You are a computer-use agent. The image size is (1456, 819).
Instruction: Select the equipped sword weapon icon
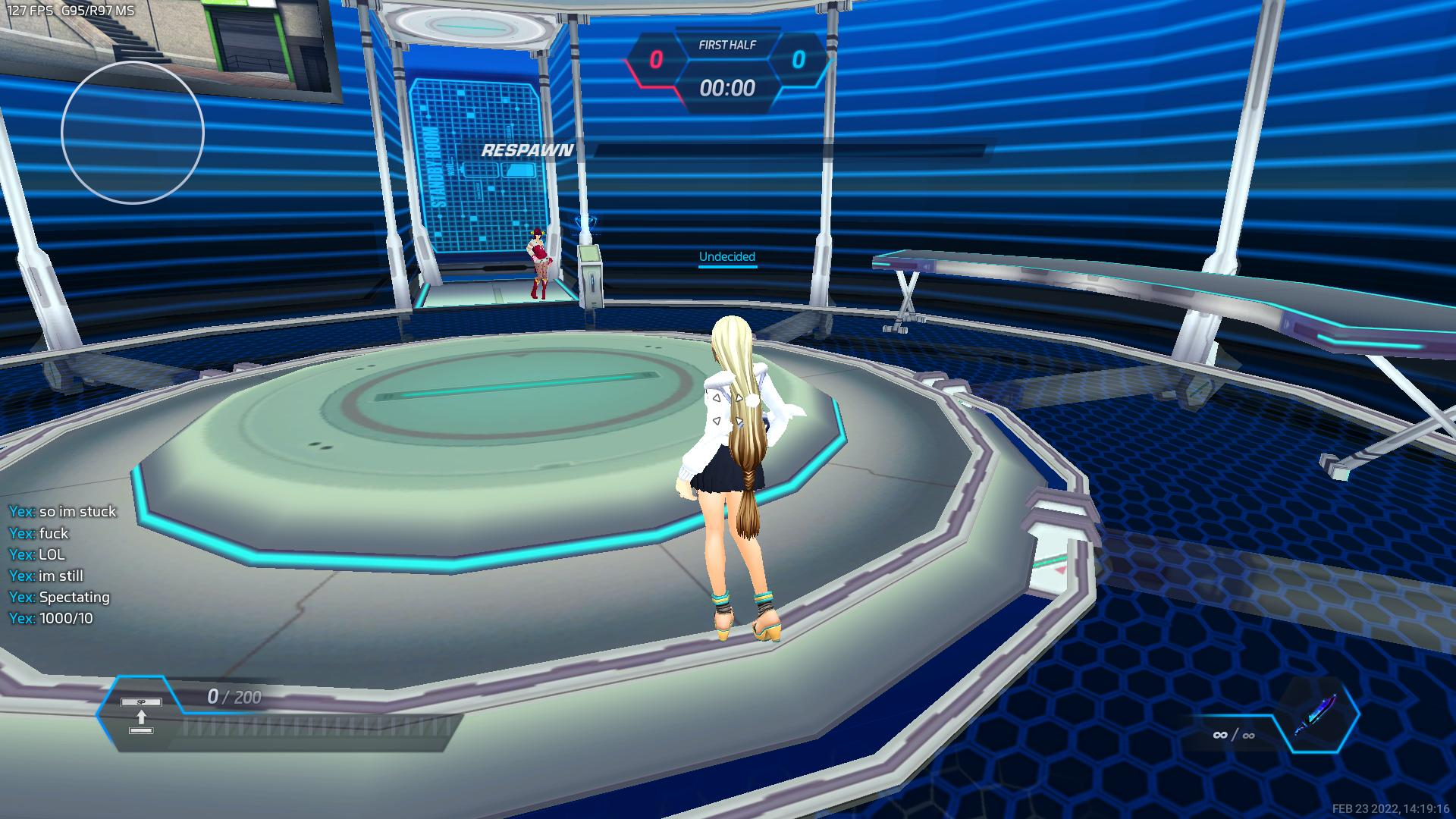[1316, 714]
